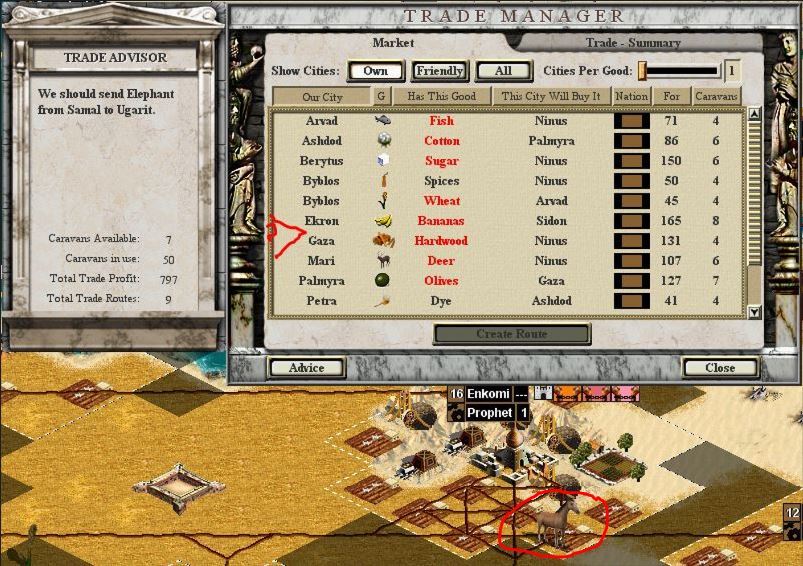Ask for trade Advice
Image resolution: width=803 pixels, height=566 pixels.
[307, 368]
